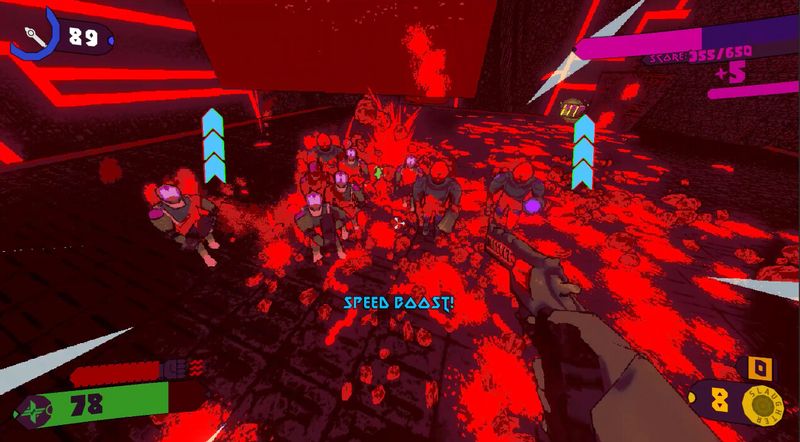This screenshot has width=800, height=442.
Task: Select the orange square slot above ammo
Action: [x=761, y=368]
